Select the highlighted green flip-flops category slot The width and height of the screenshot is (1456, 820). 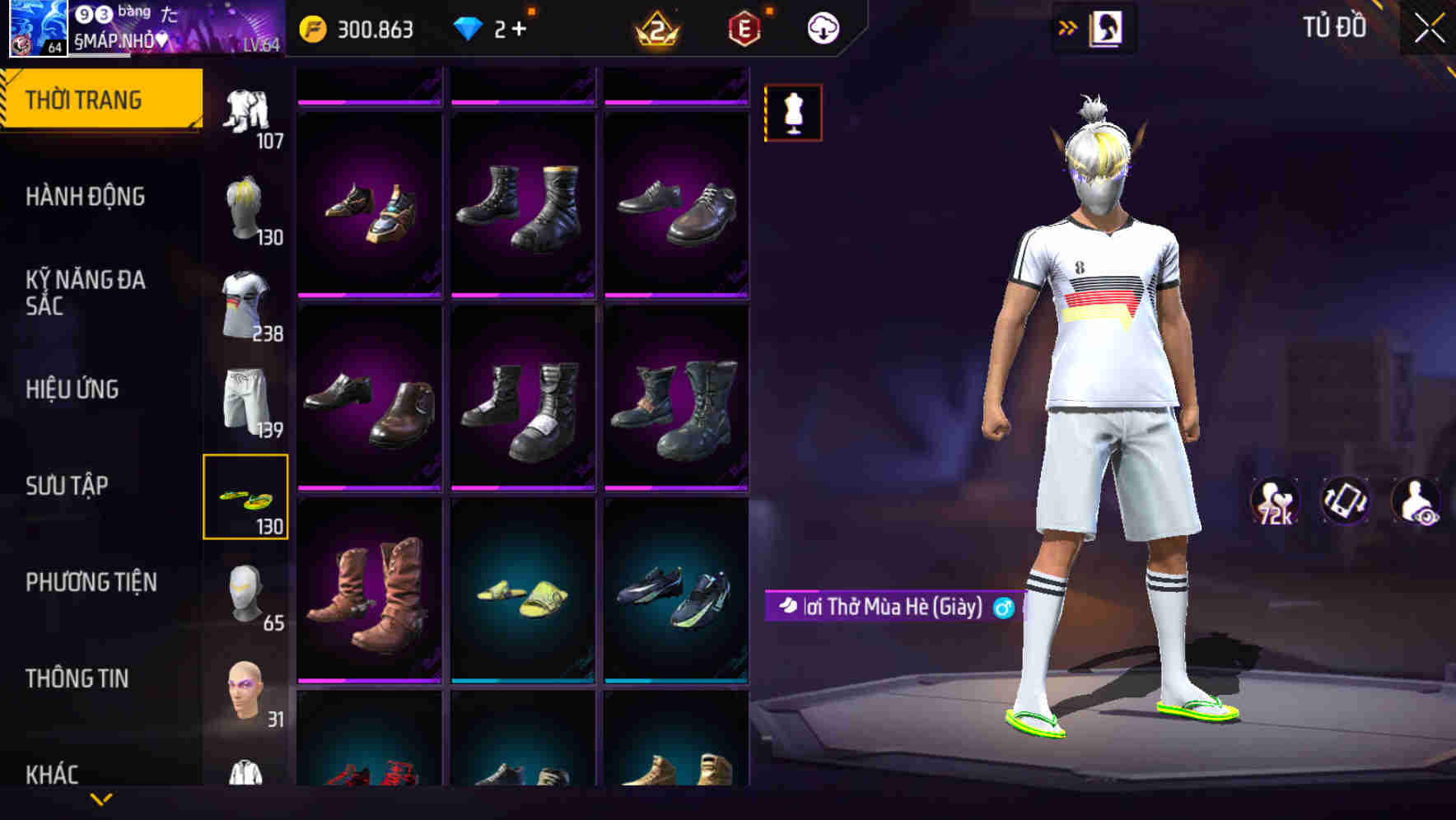point(246,495)
